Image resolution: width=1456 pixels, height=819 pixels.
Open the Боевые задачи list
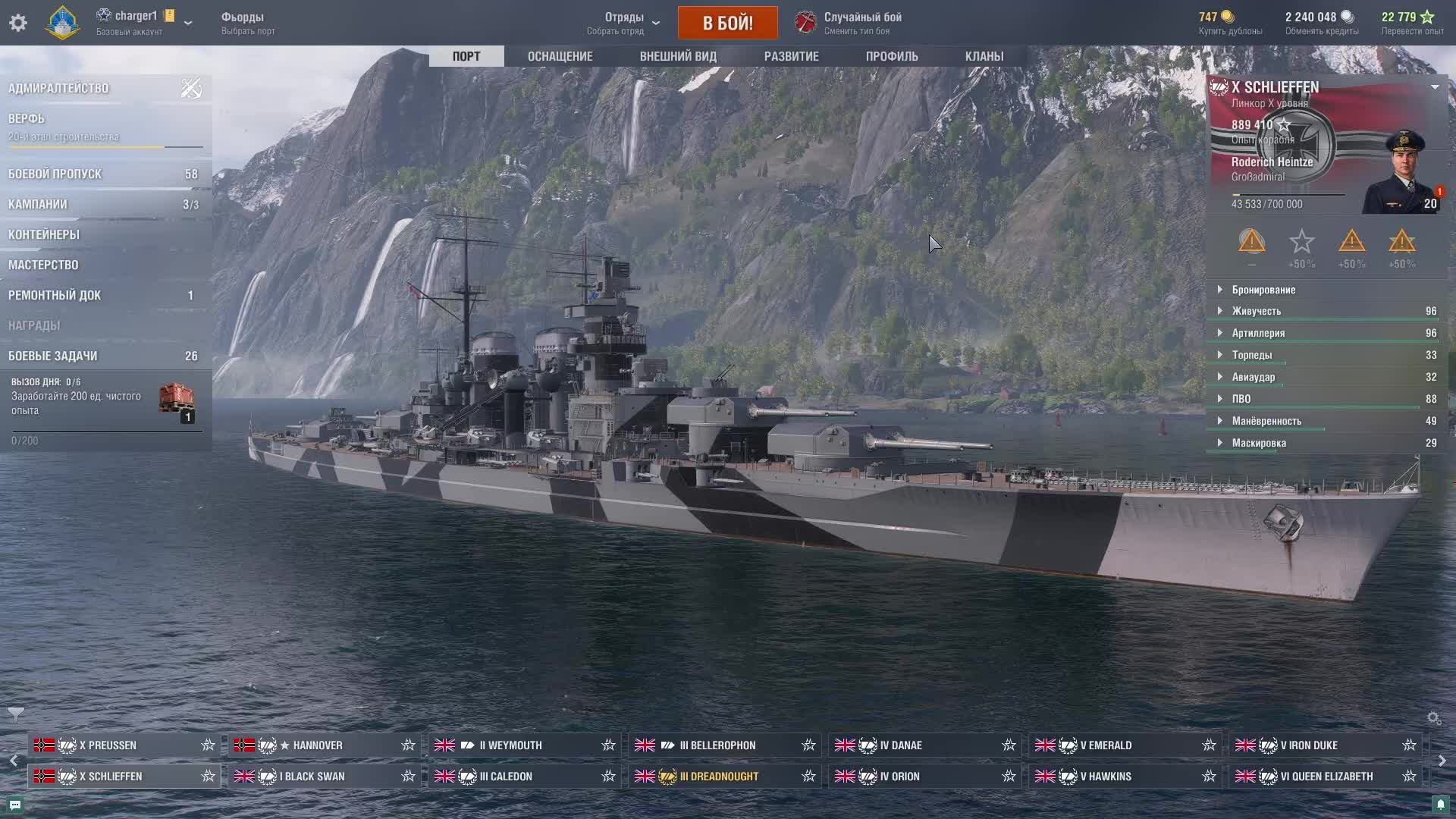(x=53, y=356)
